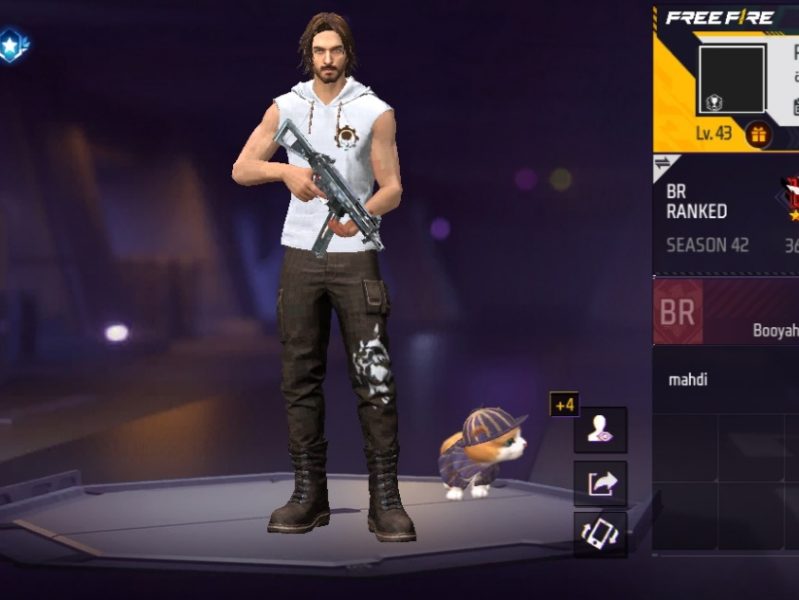This screenshot has width=799, height=600.
Task: Click the gift box icon beside Lv. 43
Action: coord(757,134)
